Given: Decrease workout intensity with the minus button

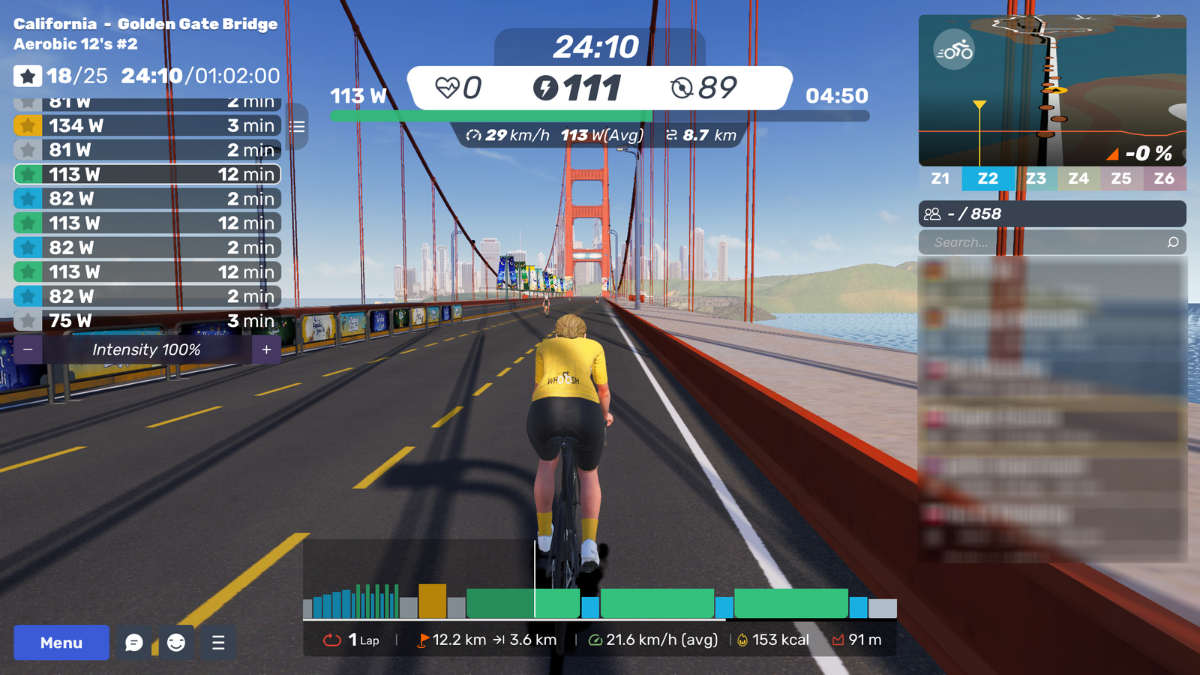Looking at the screenshot, I should (x=28, y=350).
